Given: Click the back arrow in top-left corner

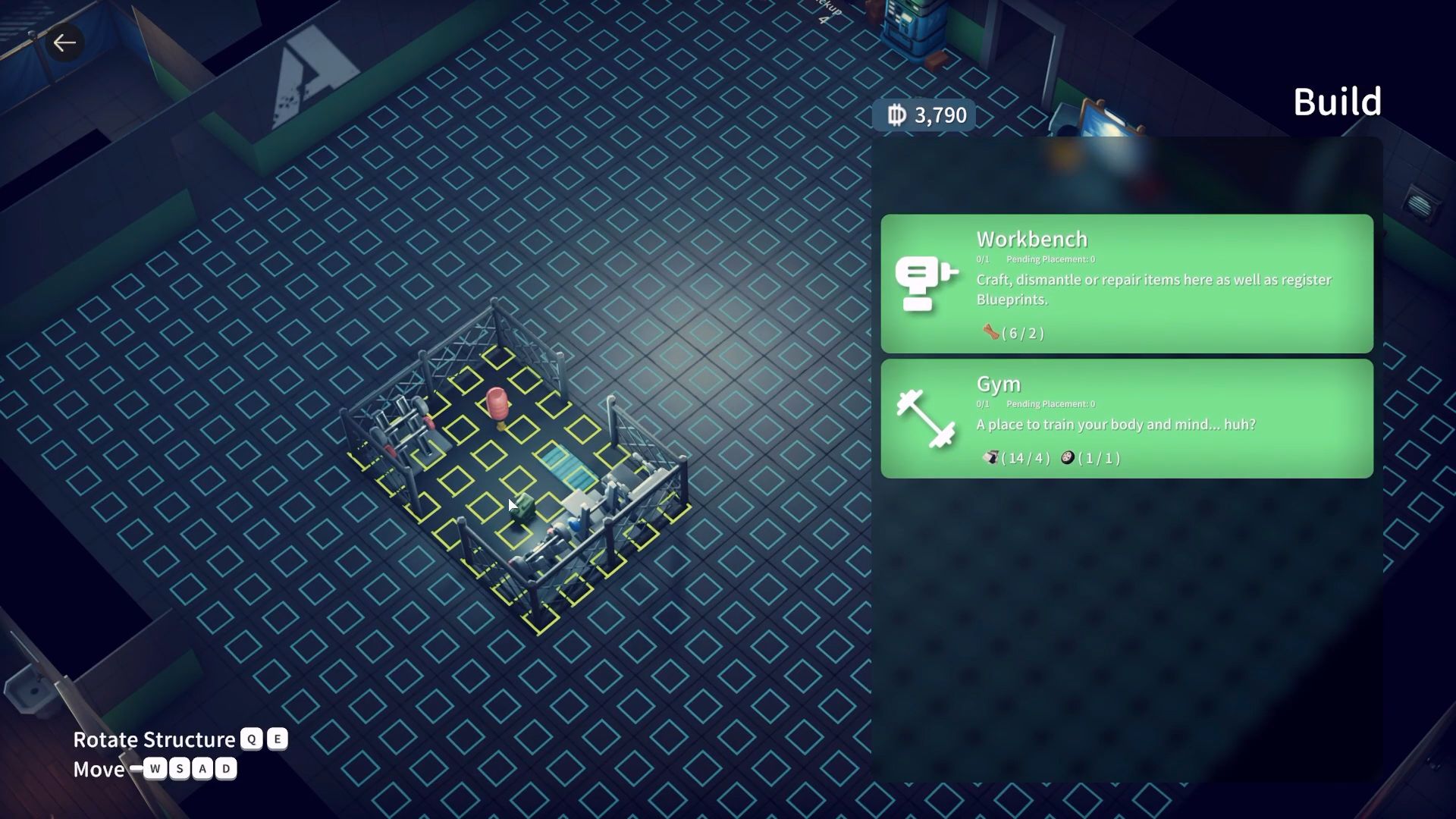Looking at the screenshot, I should [x=64, y=43].
